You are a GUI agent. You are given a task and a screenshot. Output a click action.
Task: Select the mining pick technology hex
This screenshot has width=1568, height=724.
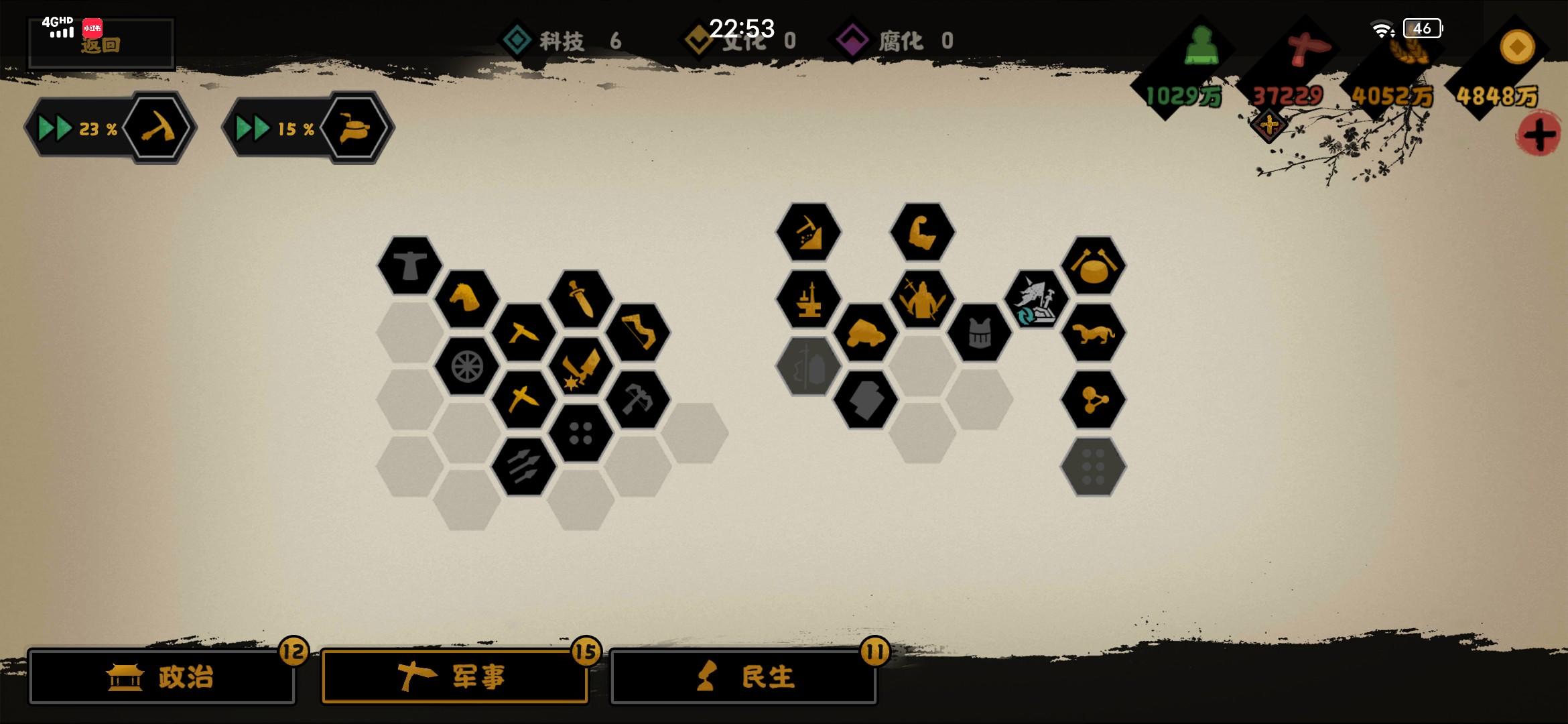(809, 232)
